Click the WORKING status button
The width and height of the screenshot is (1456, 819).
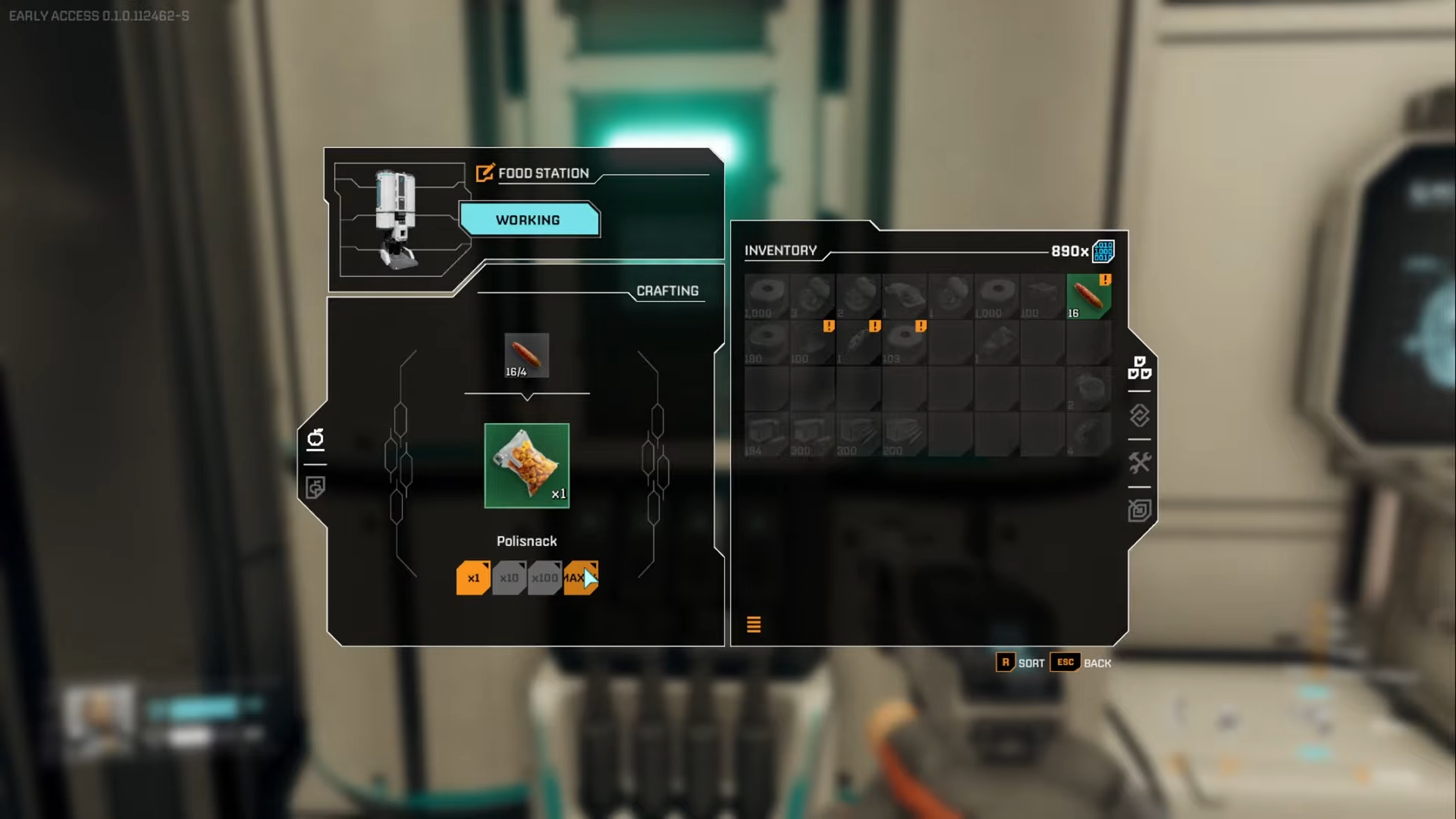click(529, 220)
